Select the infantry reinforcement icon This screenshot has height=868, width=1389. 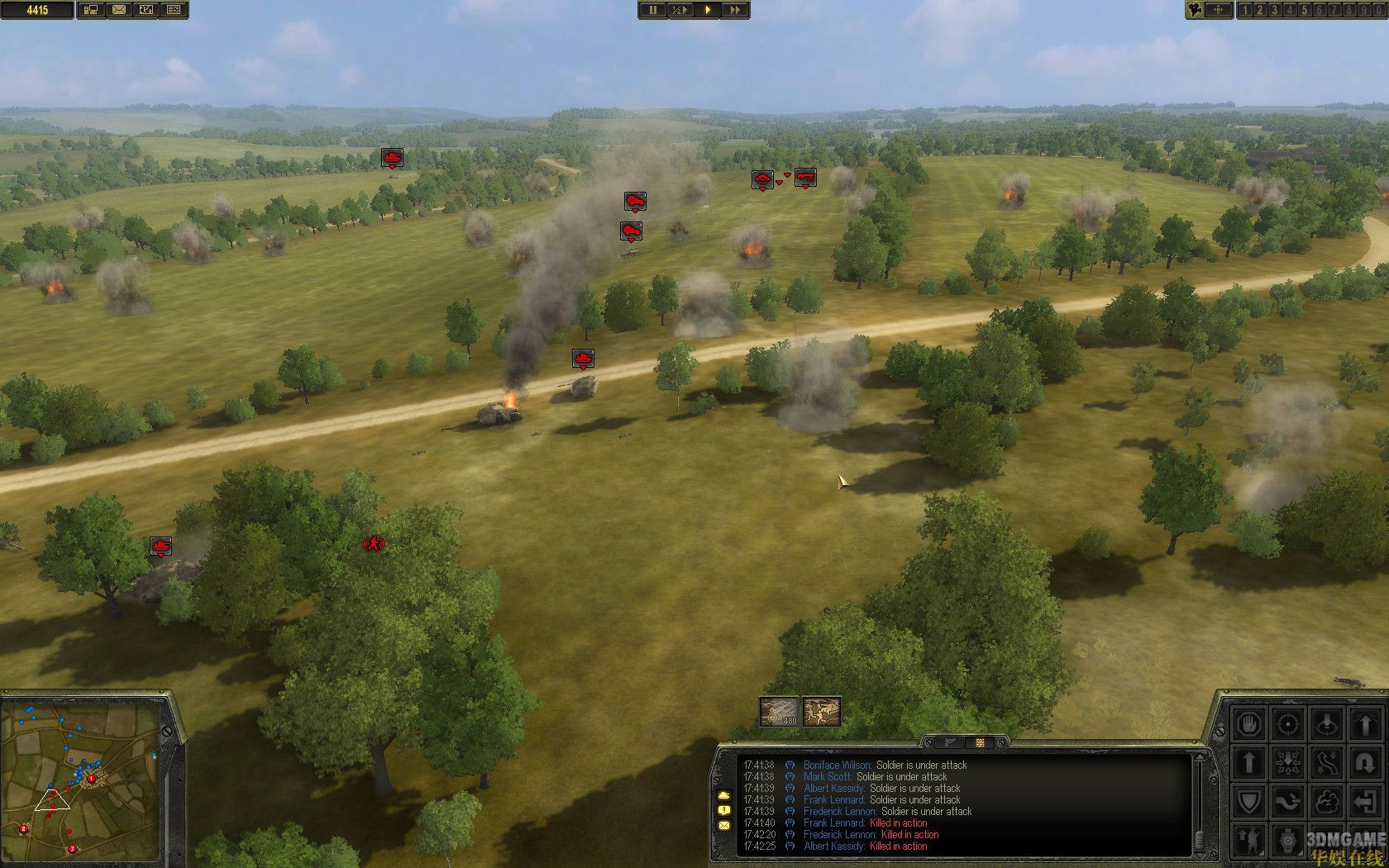click(822, 712)
